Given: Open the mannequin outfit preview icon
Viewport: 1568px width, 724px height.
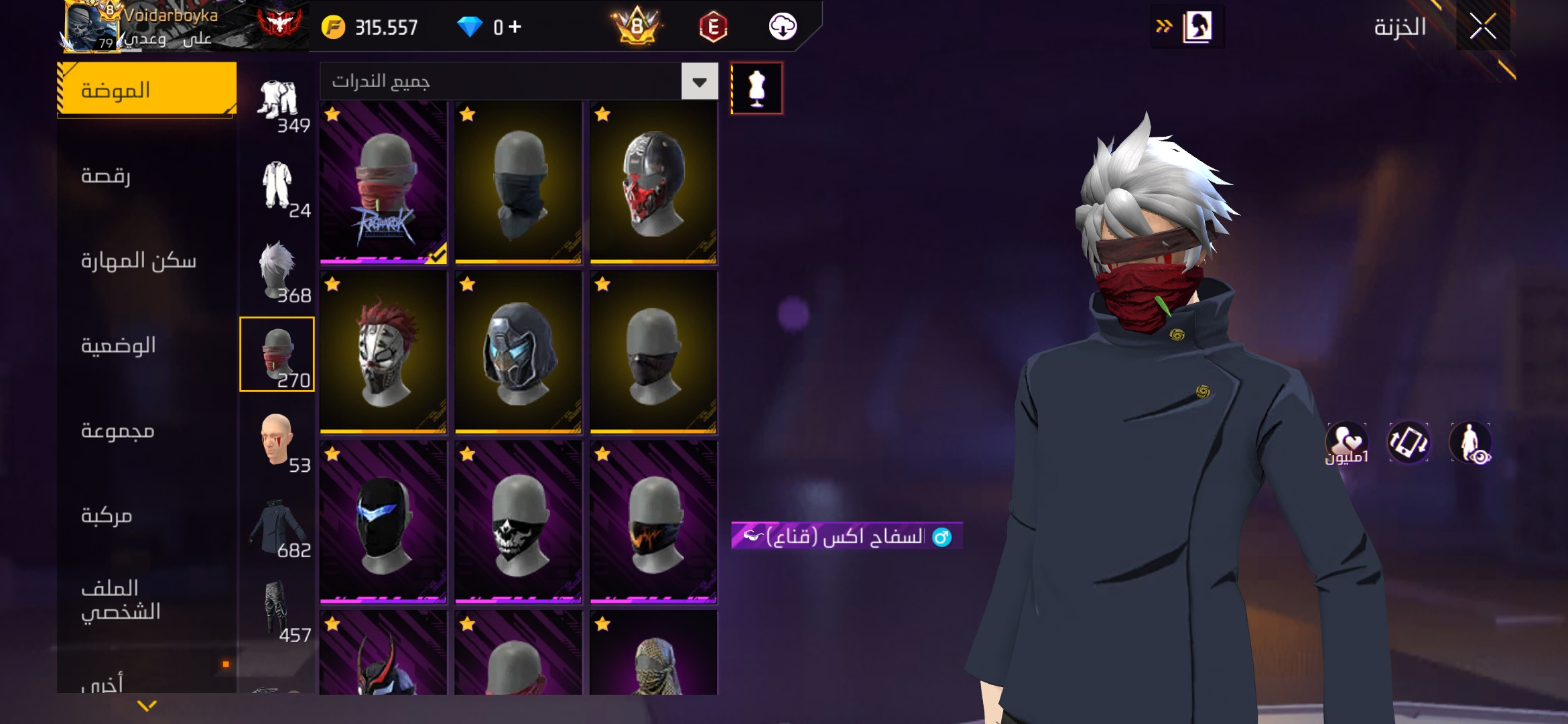Looking at the screenshot, I should 757,88.
